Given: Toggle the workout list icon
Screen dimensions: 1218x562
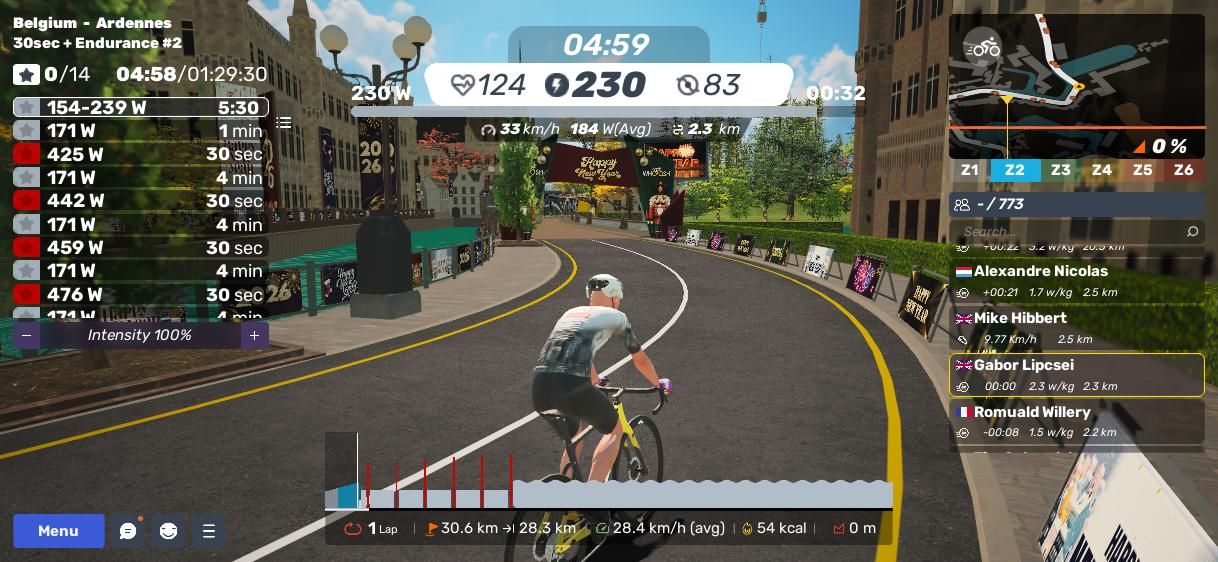Looking at the screenshot, I should click(x=284, y=123).
